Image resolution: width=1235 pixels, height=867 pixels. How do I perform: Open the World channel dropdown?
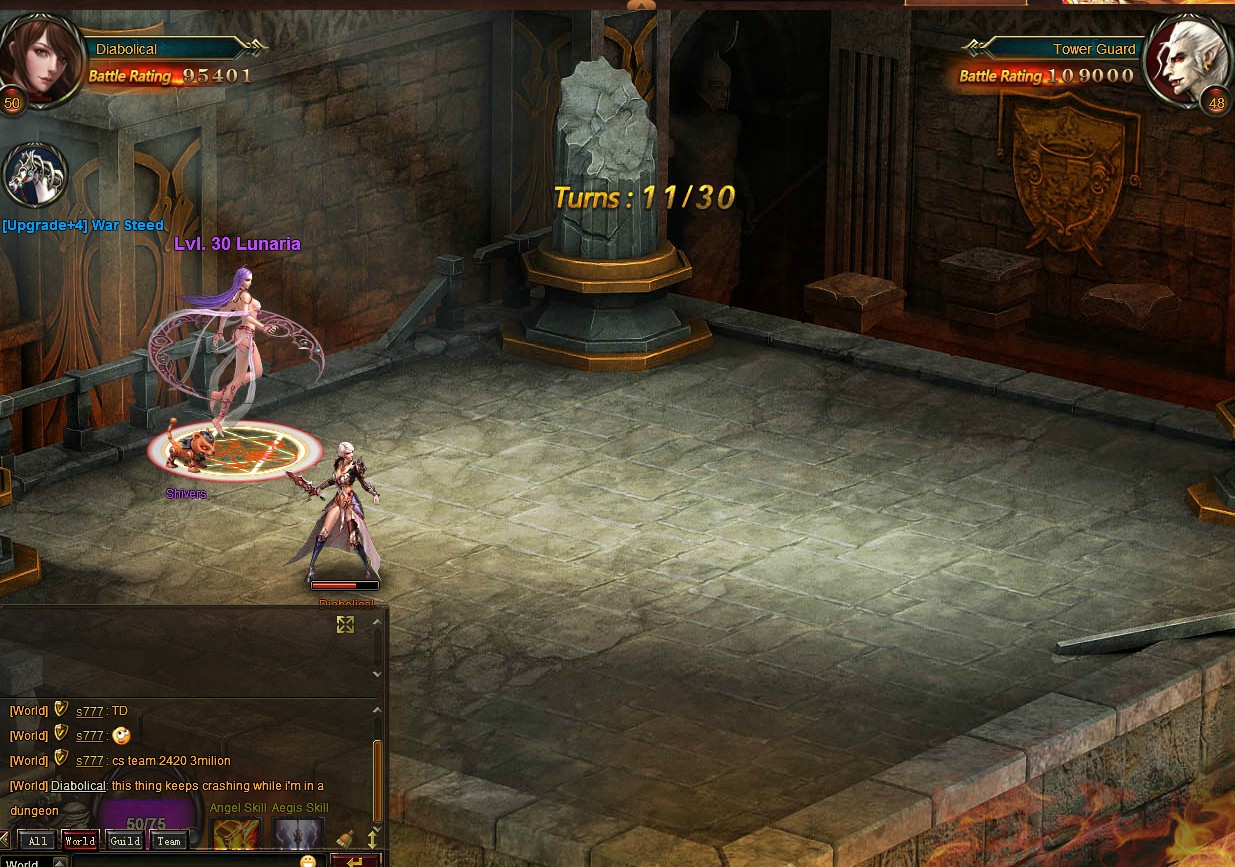(x=59, y=863)
